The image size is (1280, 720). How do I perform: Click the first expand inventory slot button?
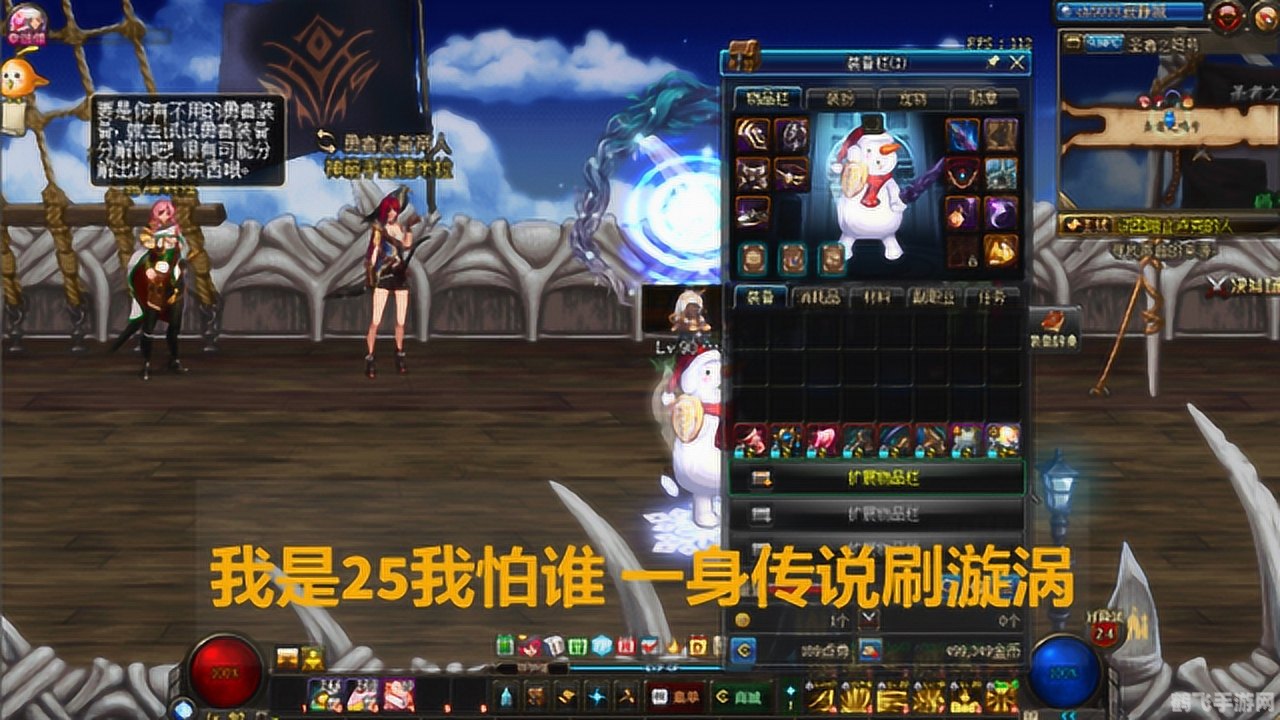click(878, 478)
